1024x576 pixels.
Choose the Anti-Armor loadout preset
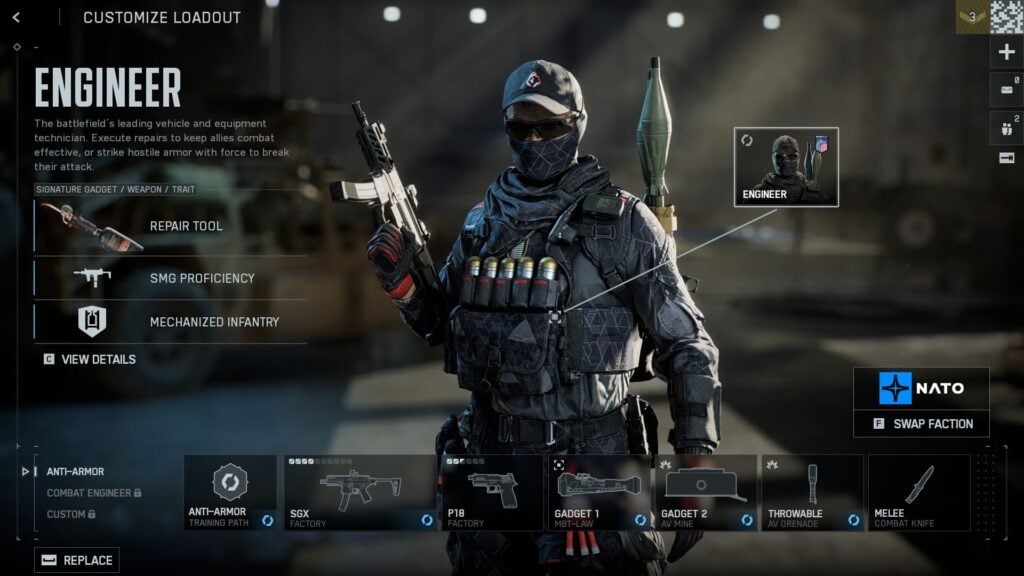click(75, 471)
